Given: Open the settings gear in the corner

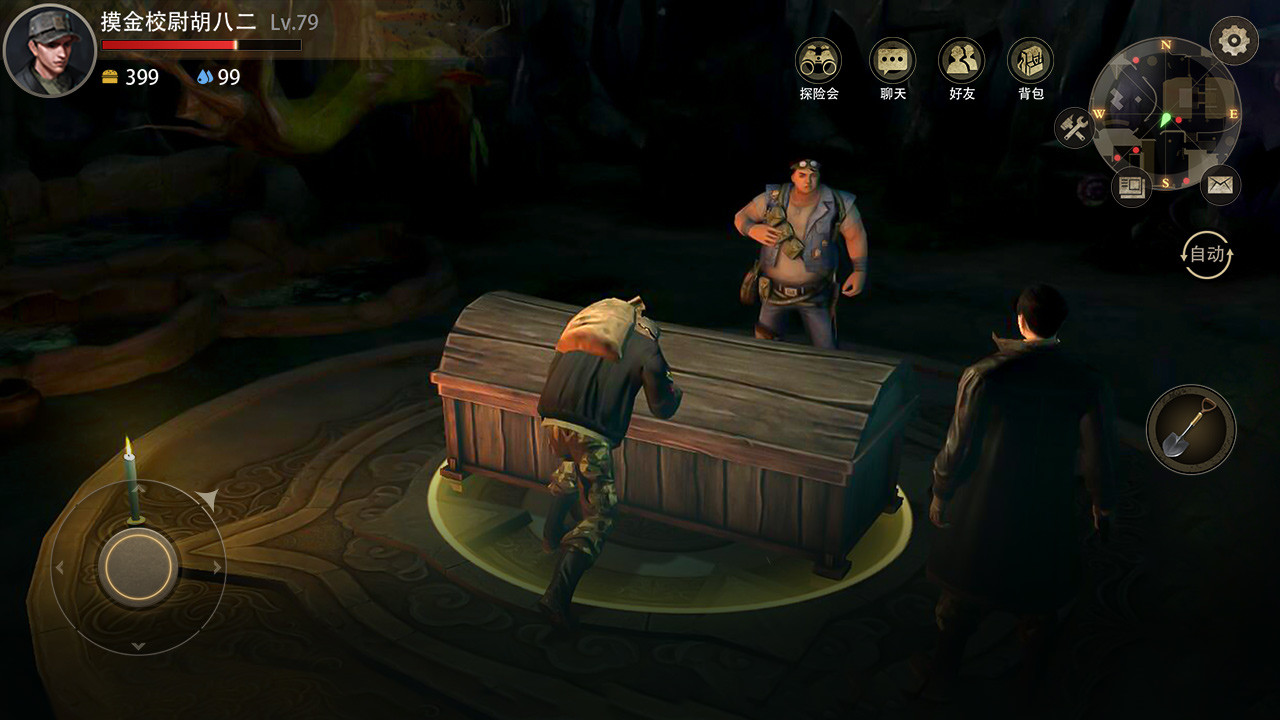Looking at the screenshot, I should click(1233, 40).
